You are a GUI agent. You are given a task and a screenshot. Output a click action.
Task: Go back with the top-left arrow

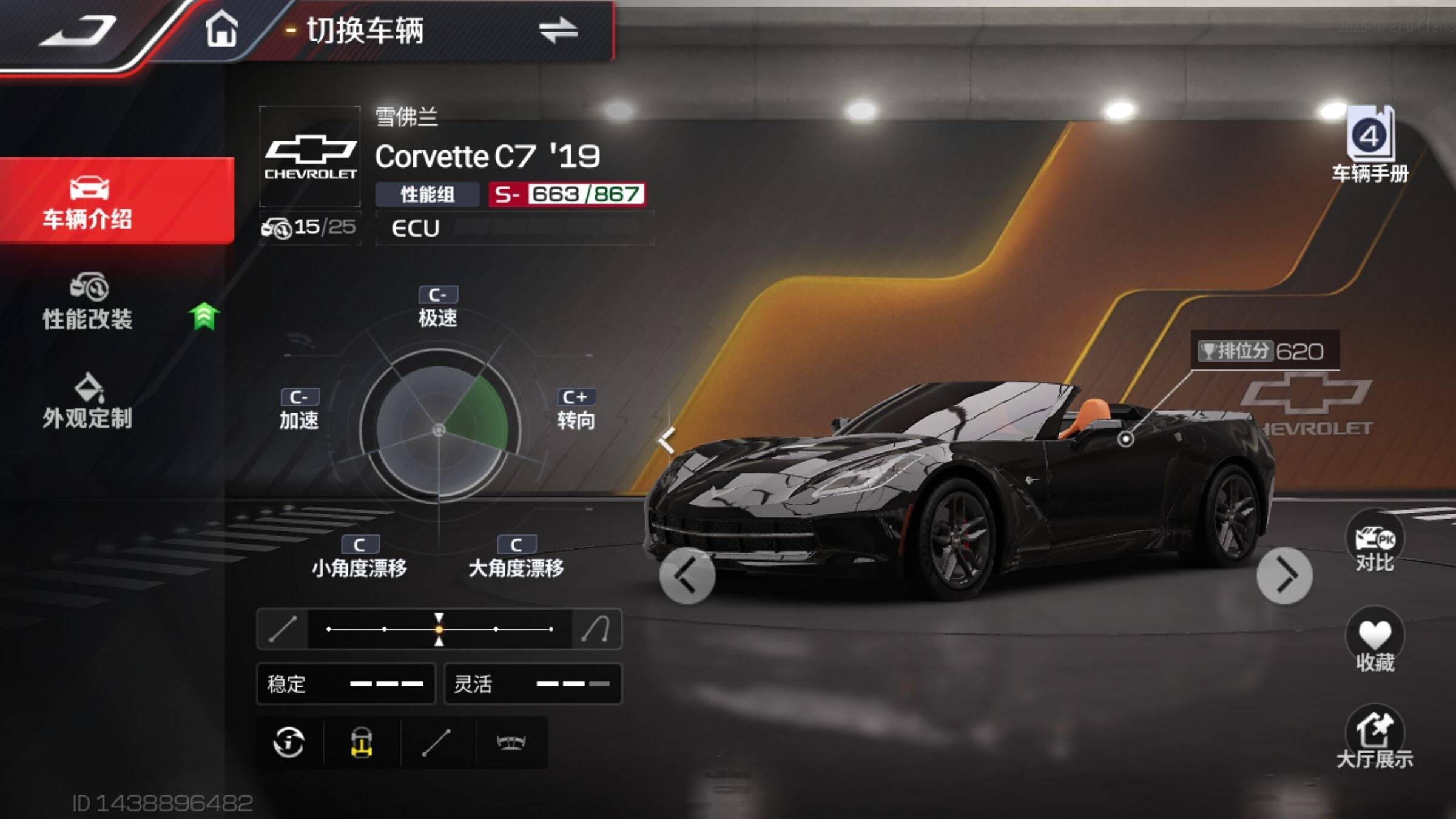coord(79,30)
